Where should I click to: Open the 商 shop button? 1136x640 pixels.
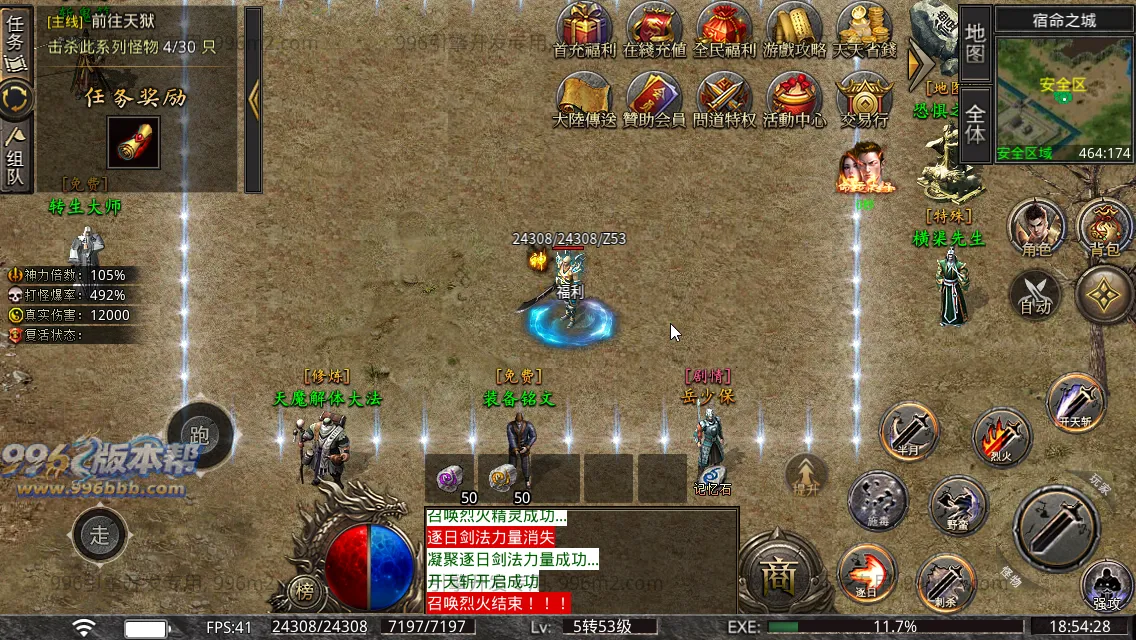[776, 575]
